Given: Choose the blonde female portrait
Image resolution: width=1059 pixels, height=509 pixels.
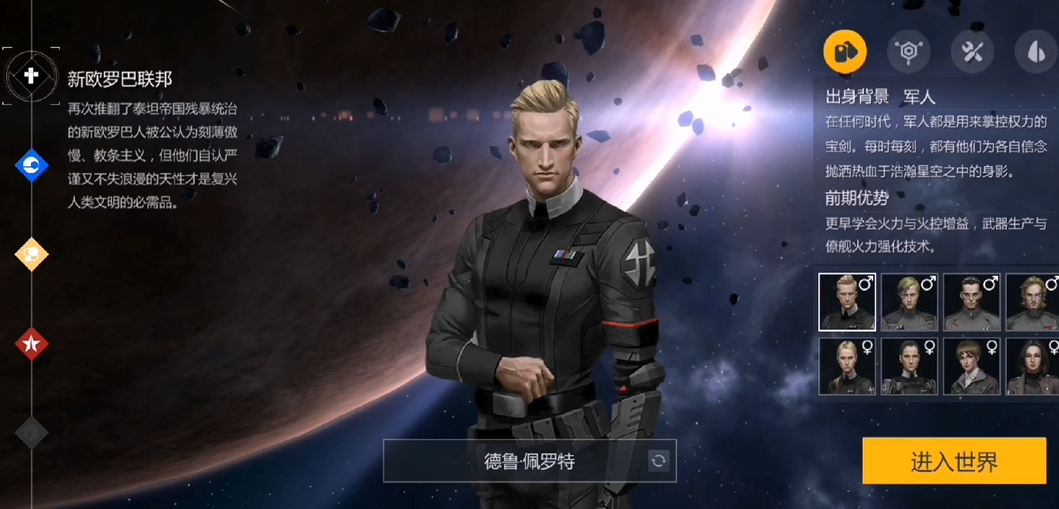Looking at the screenshot, I should (x=847, y=366).
